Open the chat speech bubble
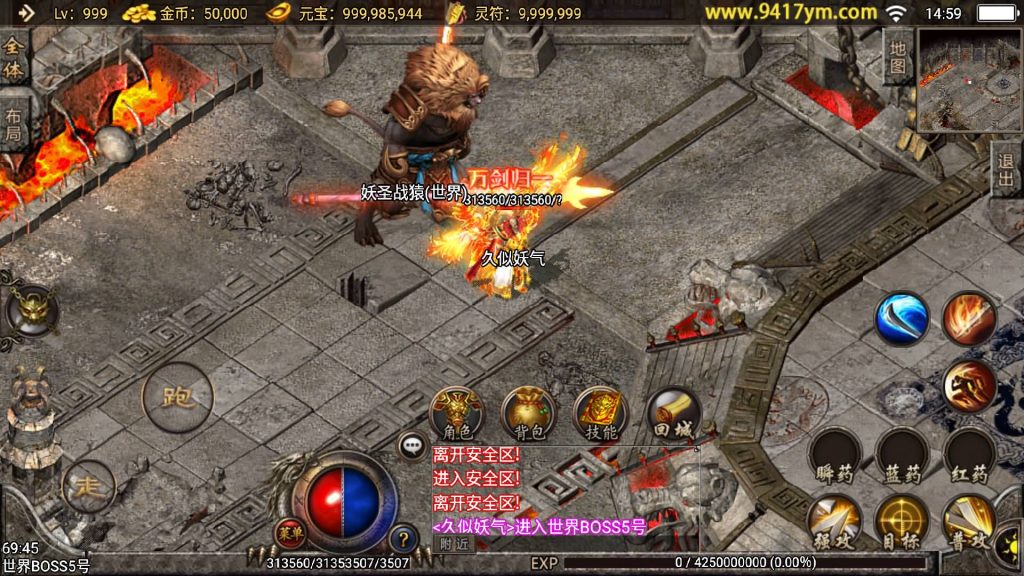1024x576 pixels. [x=412, y=446]
